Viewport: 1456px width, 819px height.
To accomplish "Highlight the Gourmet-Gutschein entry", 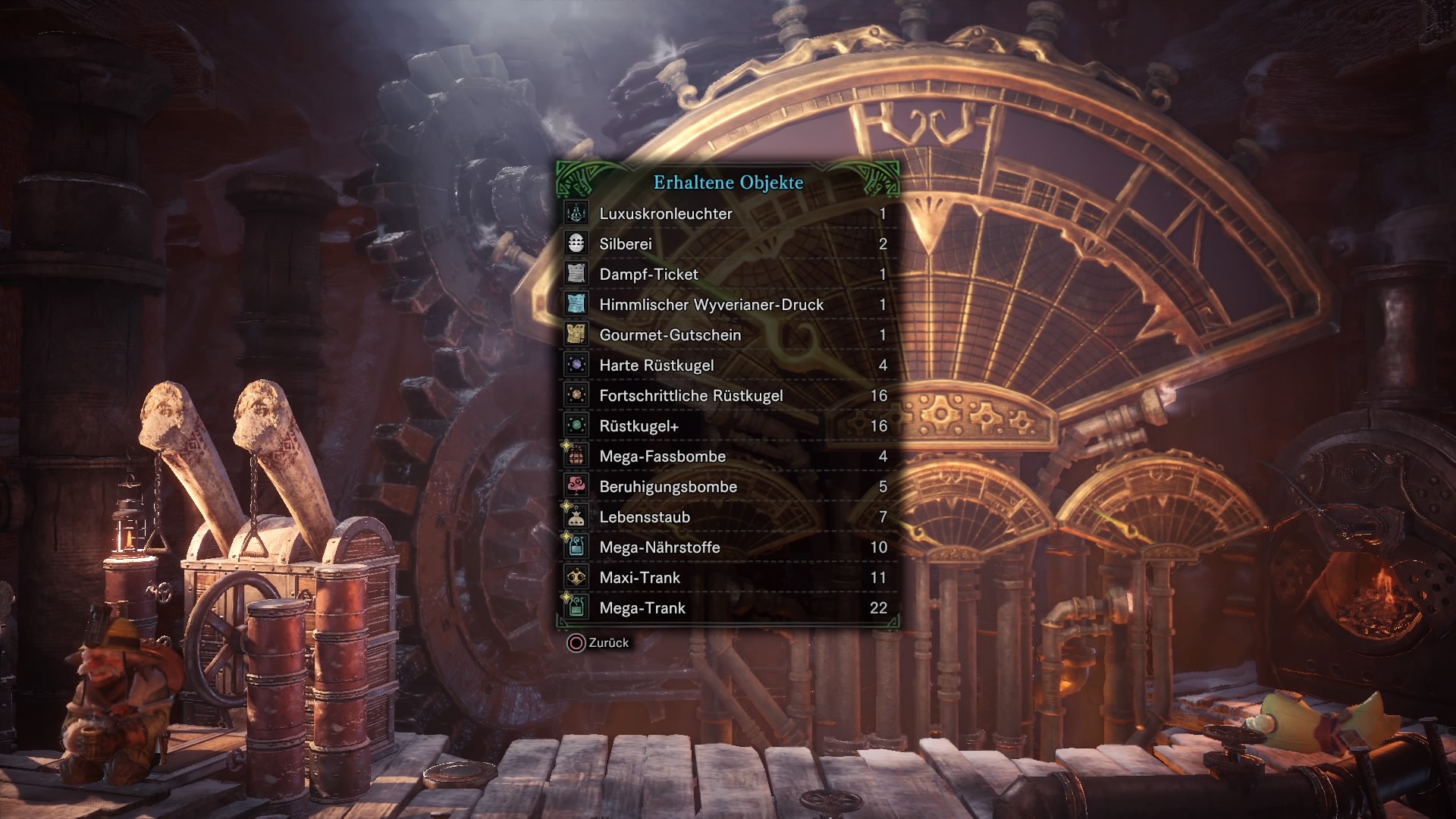I will [x=728, y=335].
